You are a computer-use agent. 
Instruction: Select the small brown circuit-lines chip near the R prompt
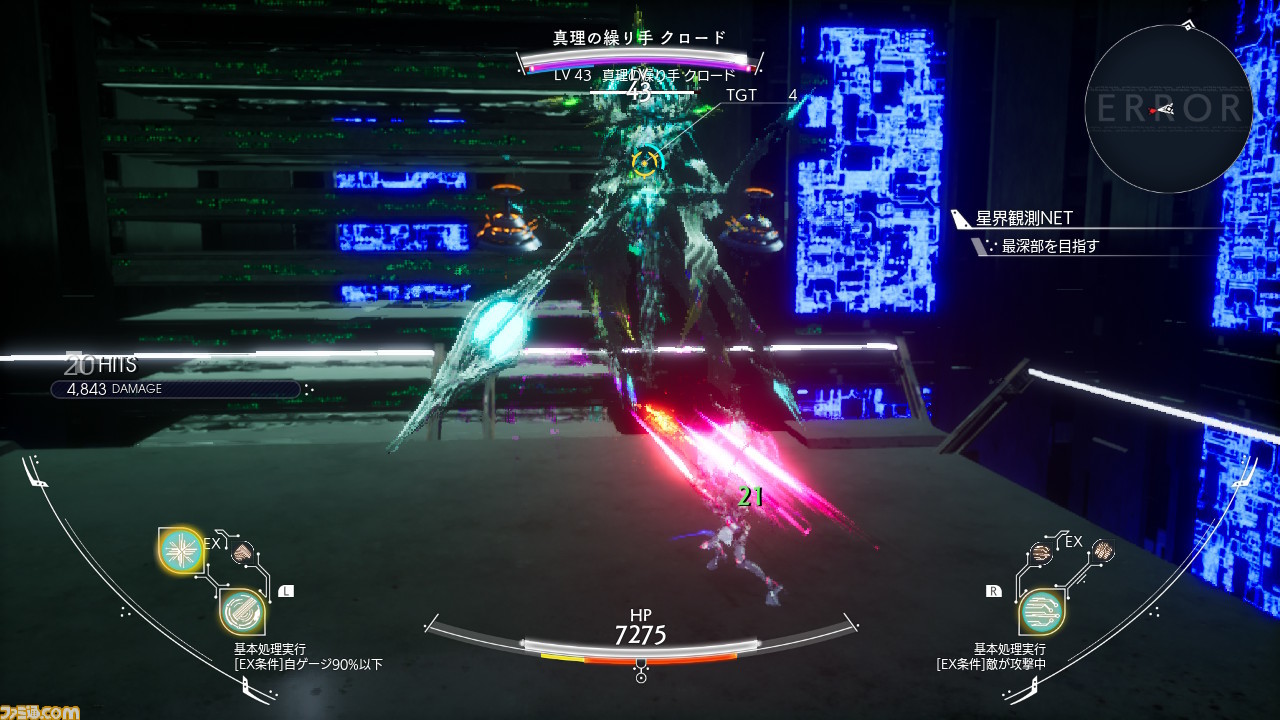[1041, 552]
